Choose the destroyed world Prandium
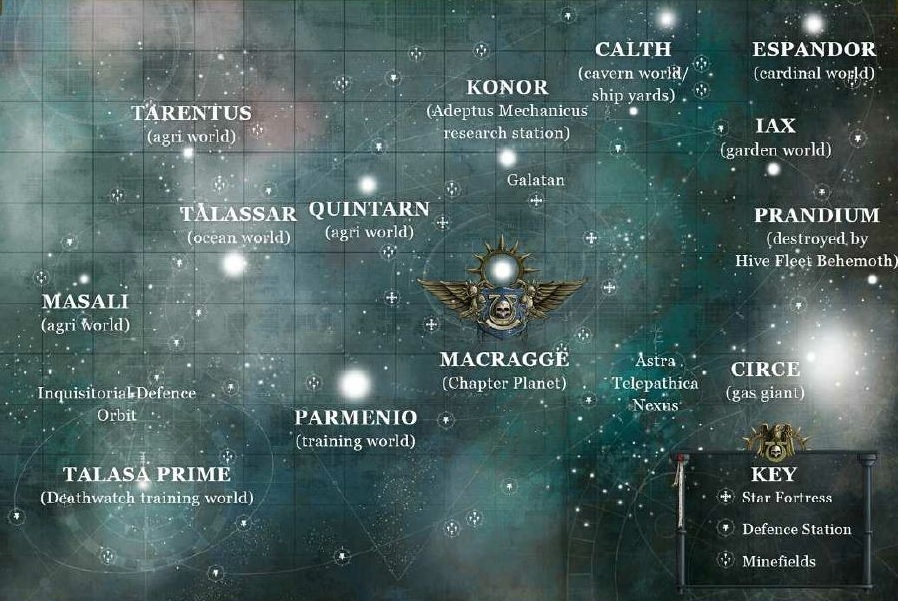The height and width of the screenshot is (601, 898). [x=817, y=216]
